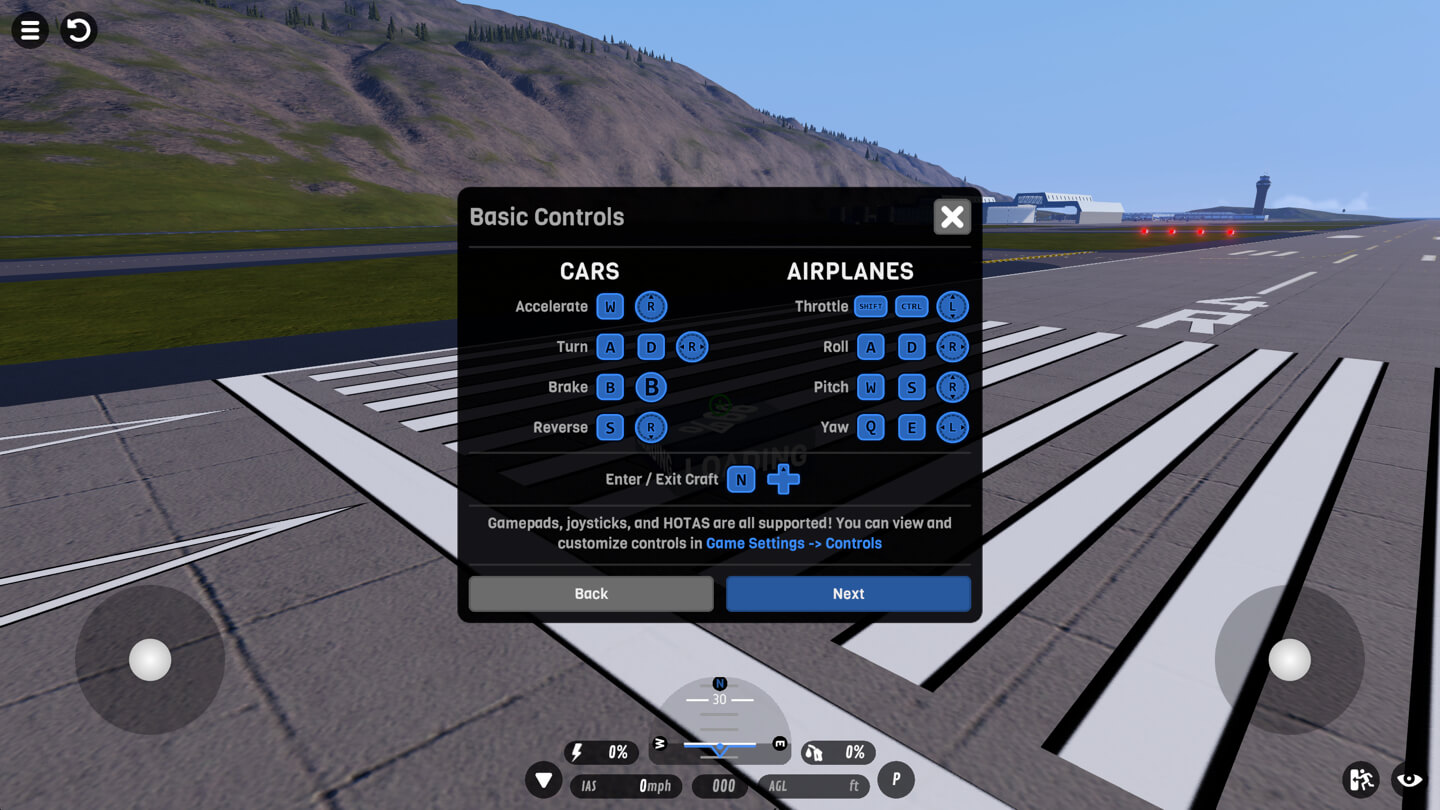Collapse the HUD with the down arrow button
Viewport: 1440px width, 810px height.
tap(544, 779)
